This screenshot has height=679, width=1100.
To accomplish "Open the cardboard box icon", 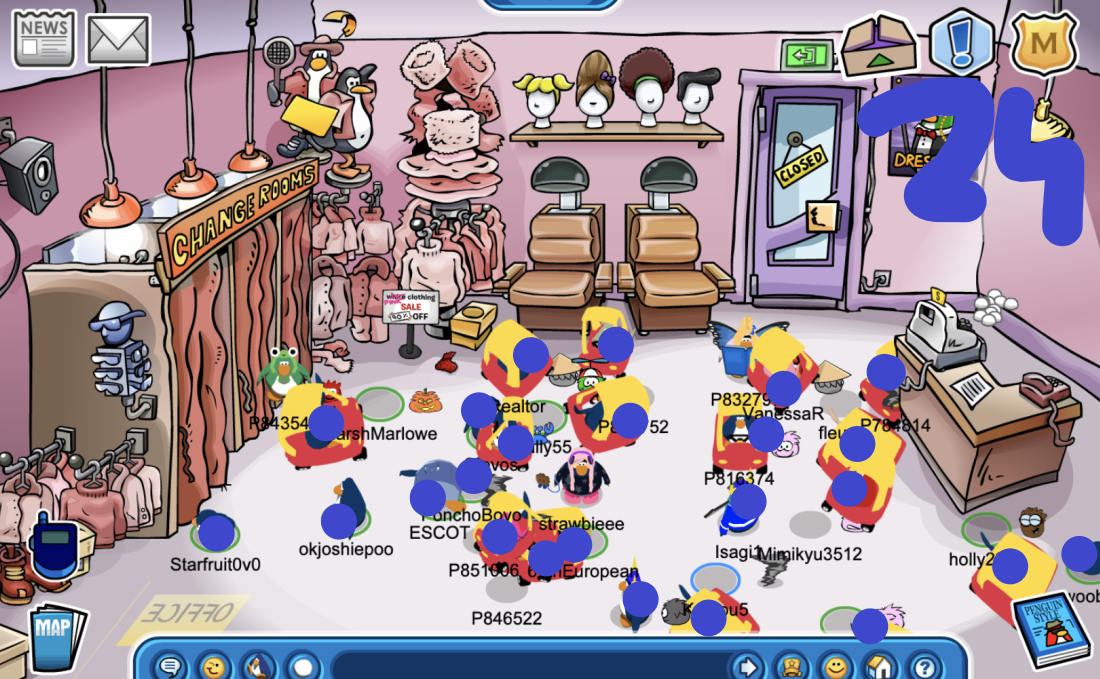I will tap(878, 45).
